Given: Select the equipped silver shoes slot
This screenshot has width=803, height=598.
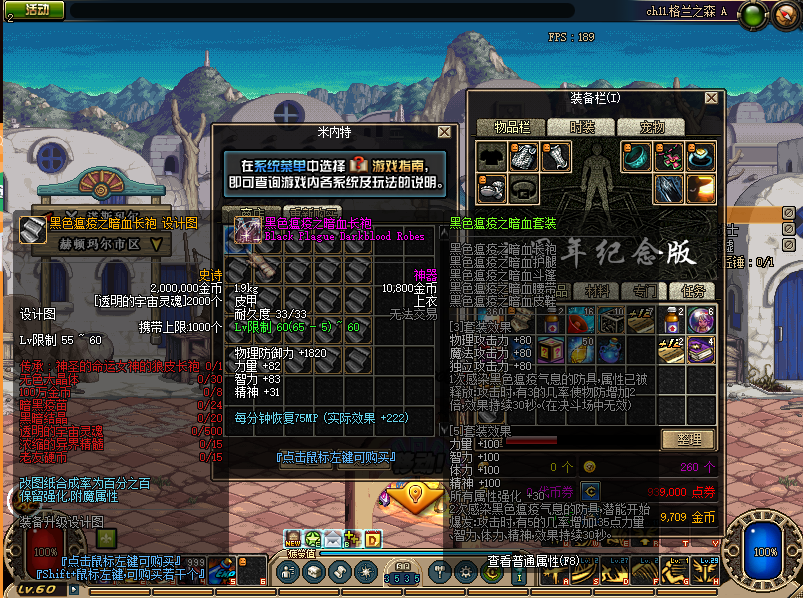Looking at the screenshot, I should coord(491,187).
